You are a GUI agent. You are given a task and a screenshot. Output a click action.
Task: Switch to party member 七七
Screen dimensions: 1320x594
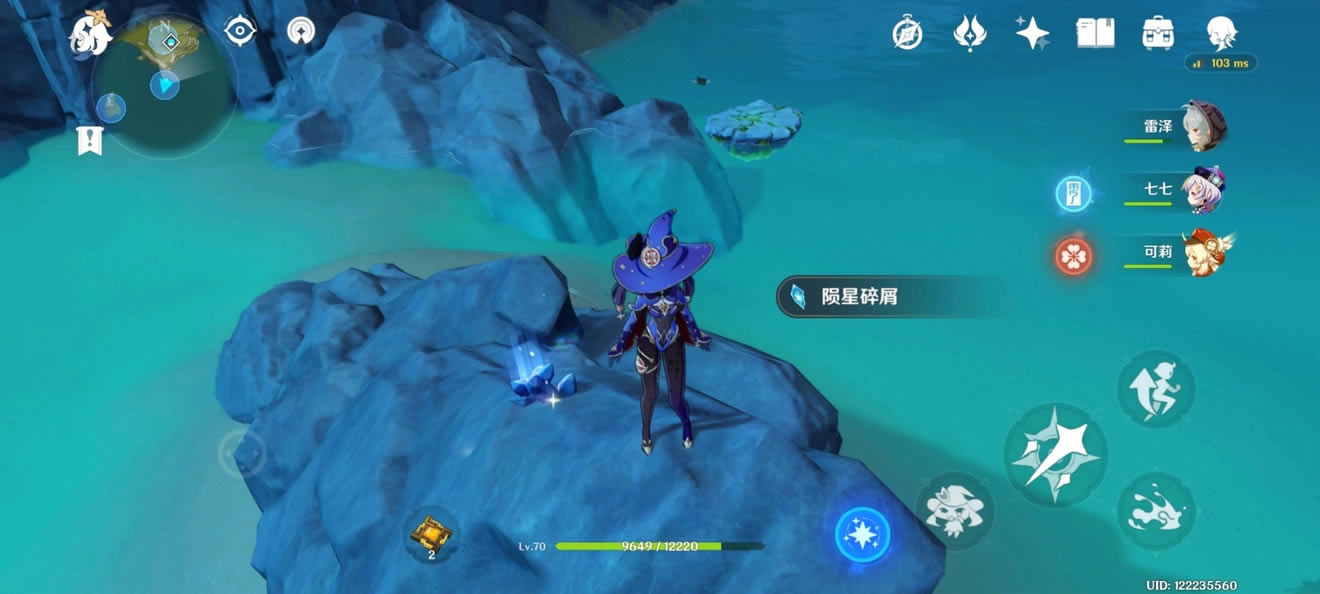pyautogui.click(x=1198, y=190)
